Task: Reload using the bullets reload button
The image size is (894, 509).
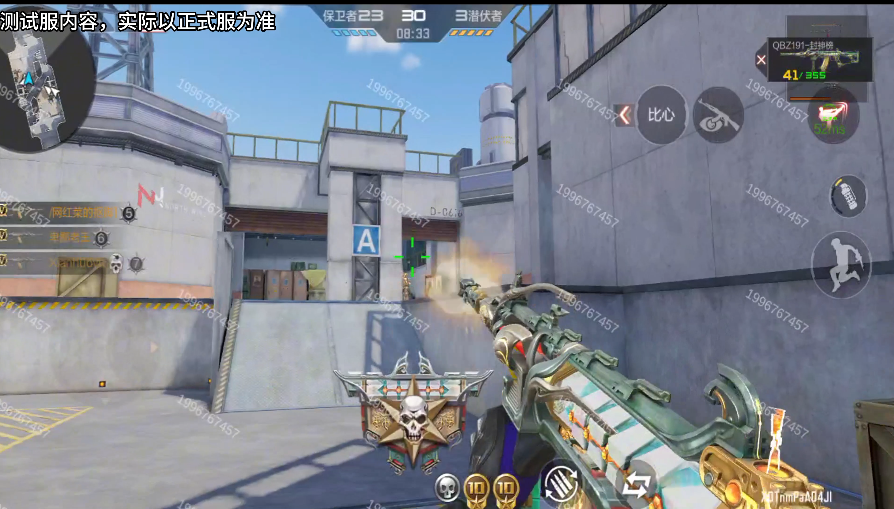Action: (562, 483)
